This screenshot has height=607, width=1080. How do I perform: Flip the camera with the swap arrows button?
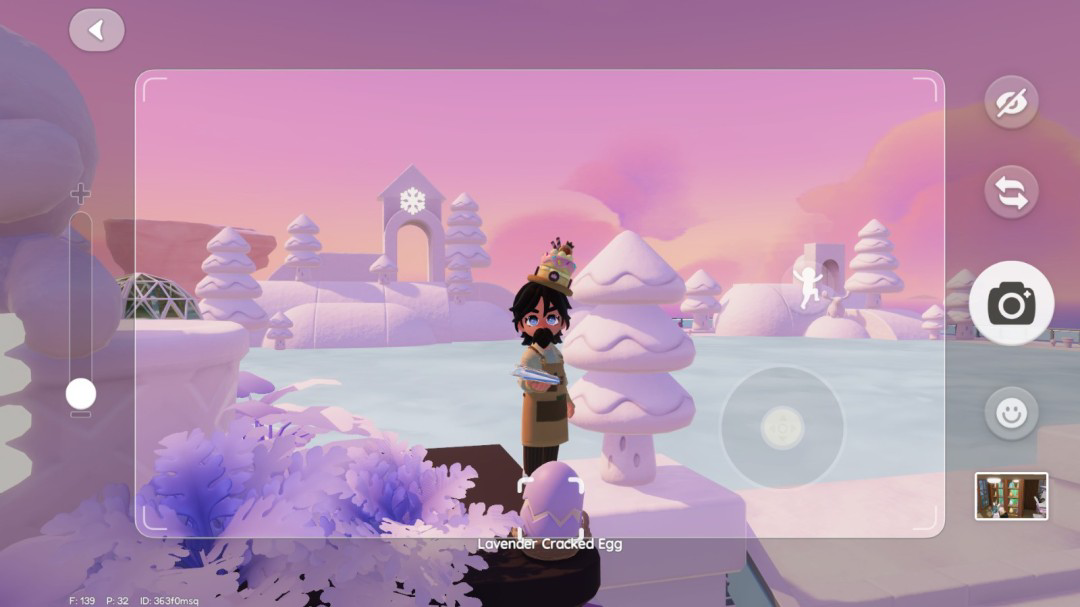tap(1011, 192)
